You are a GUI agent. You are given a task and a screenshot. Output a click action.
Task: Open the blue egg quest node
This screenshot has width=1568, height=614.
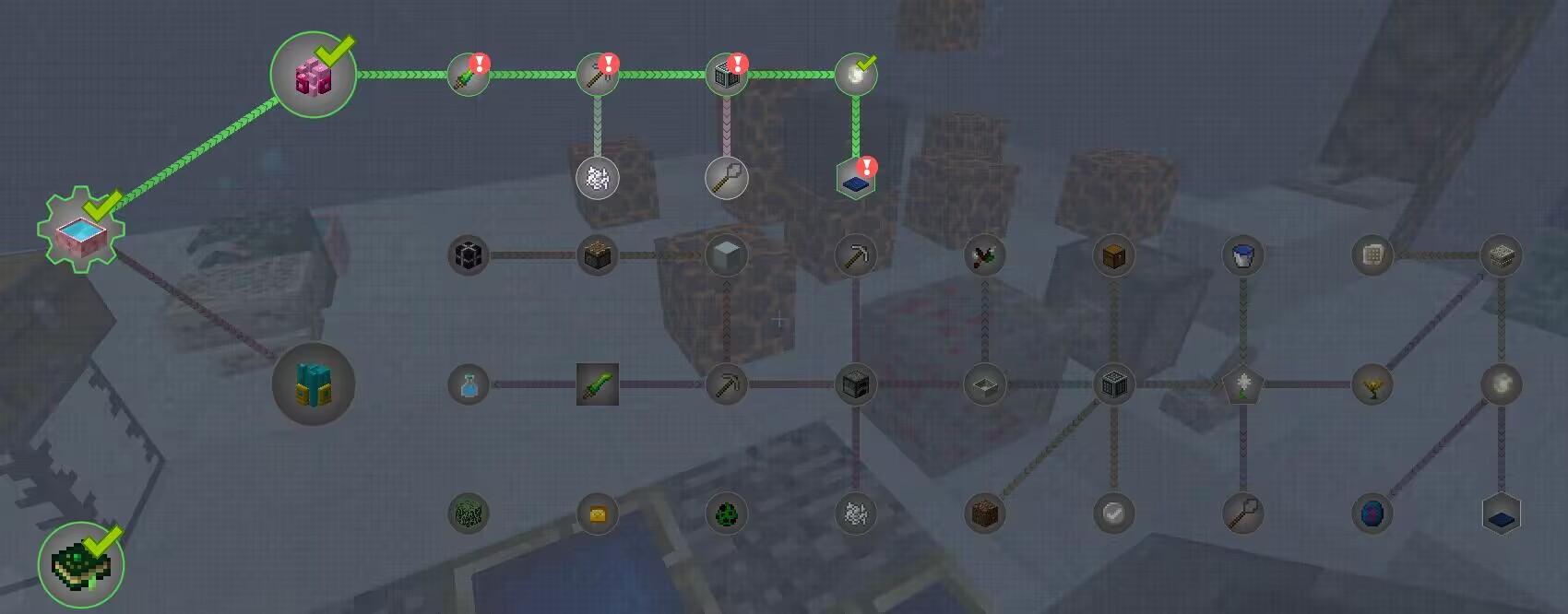pyautogui.click(x=1372, y=514)
